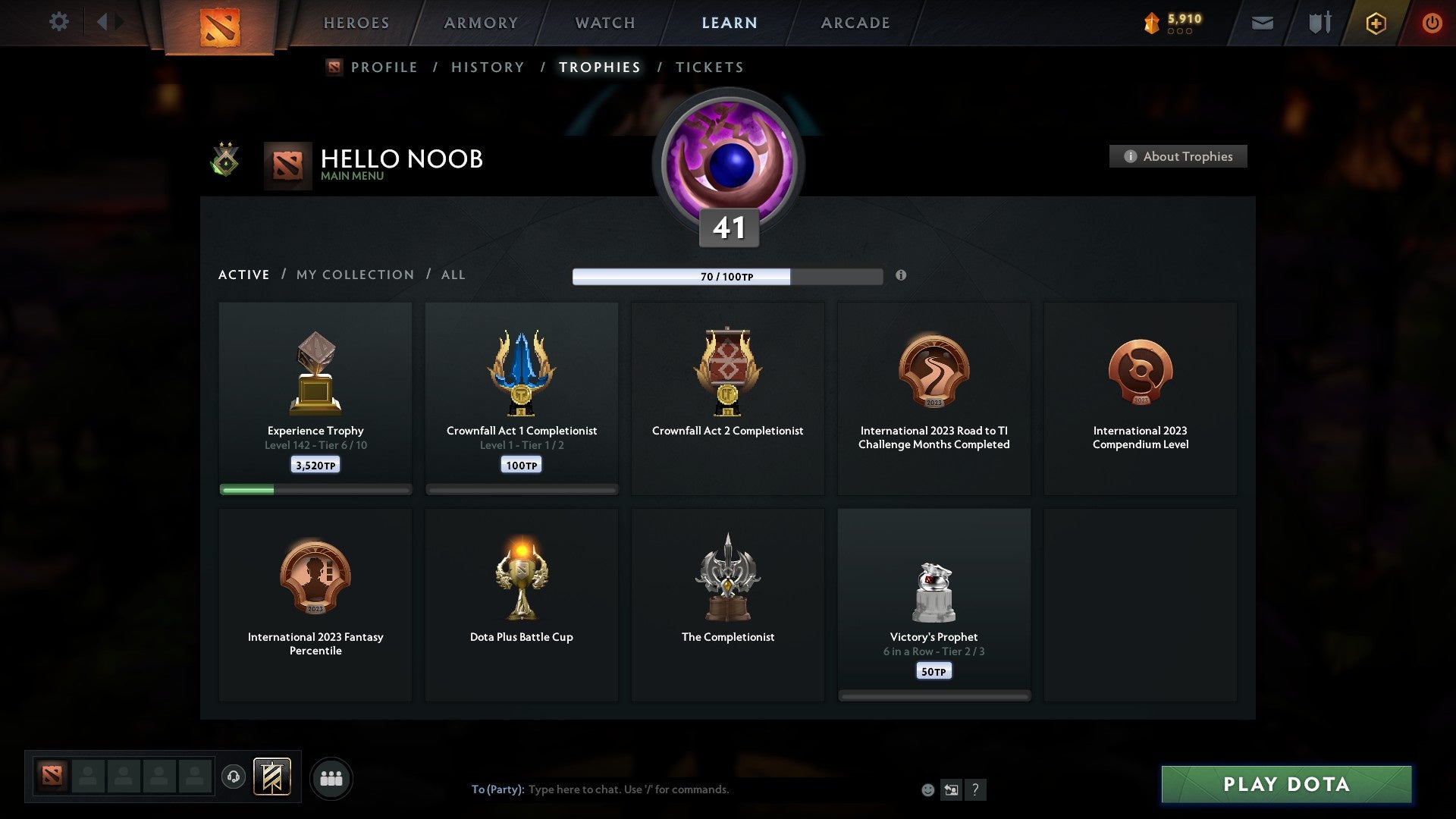The height and width of the screenshot is (819, 1456).
Task: Open the settings gear icon
Action: point(58,22)
